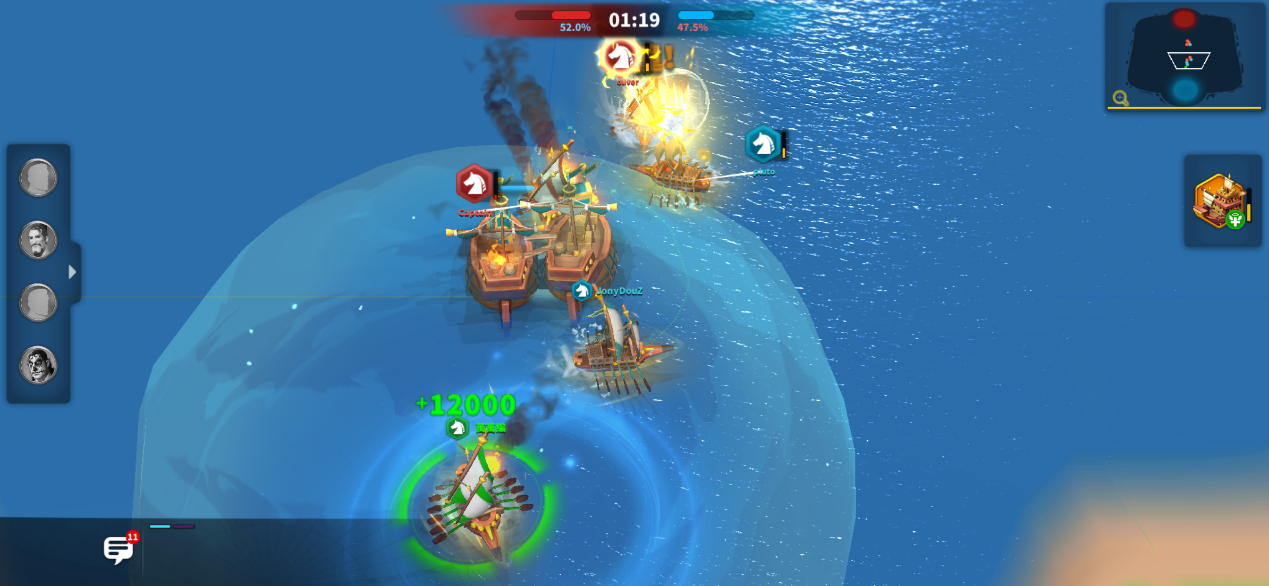Select the bearded captain portrait
The width and height of the screenshot is (1269, 586).
click(38, 240)
